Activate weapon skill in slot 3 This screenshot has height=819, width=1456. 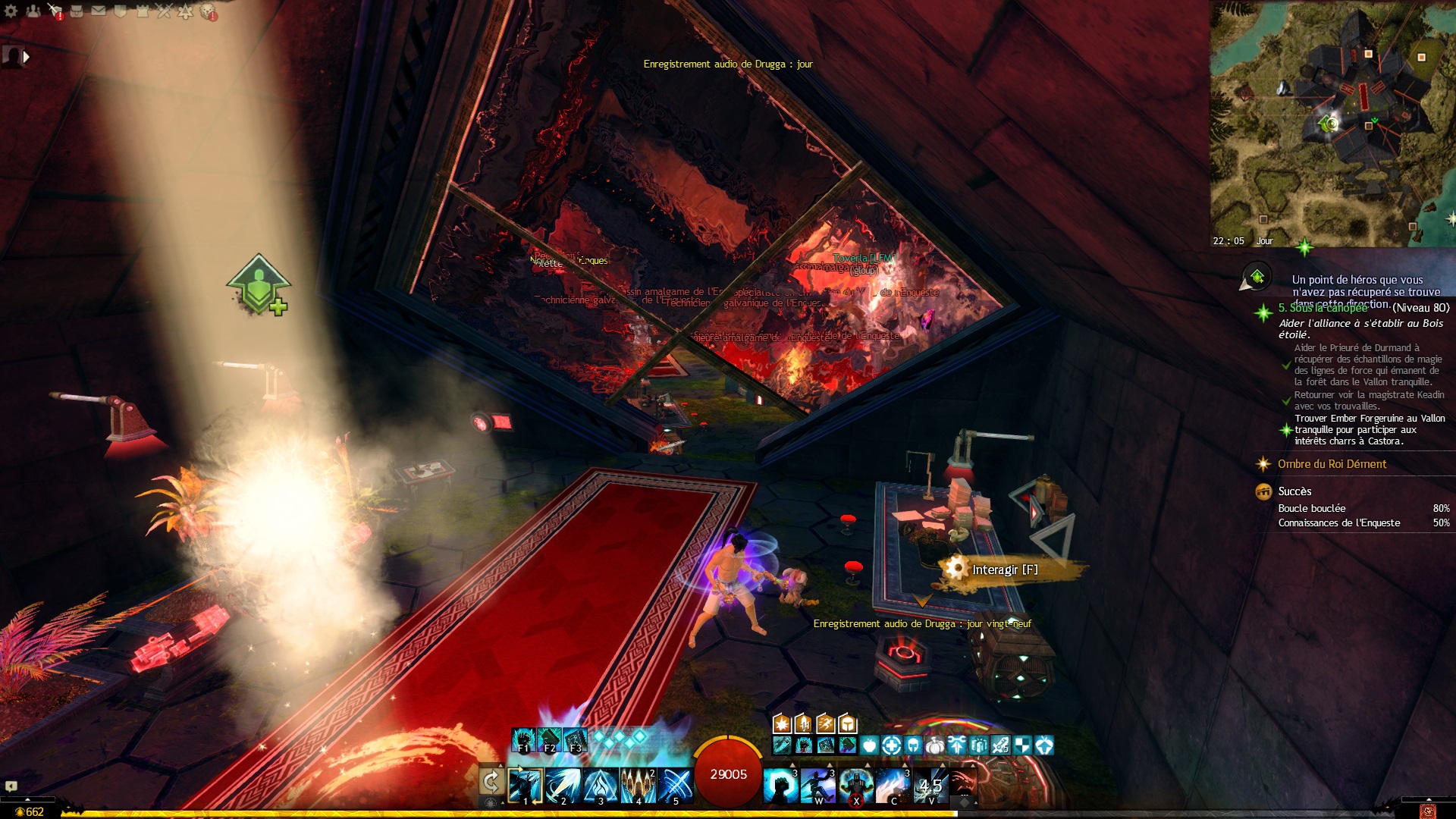tap(600, 786)
